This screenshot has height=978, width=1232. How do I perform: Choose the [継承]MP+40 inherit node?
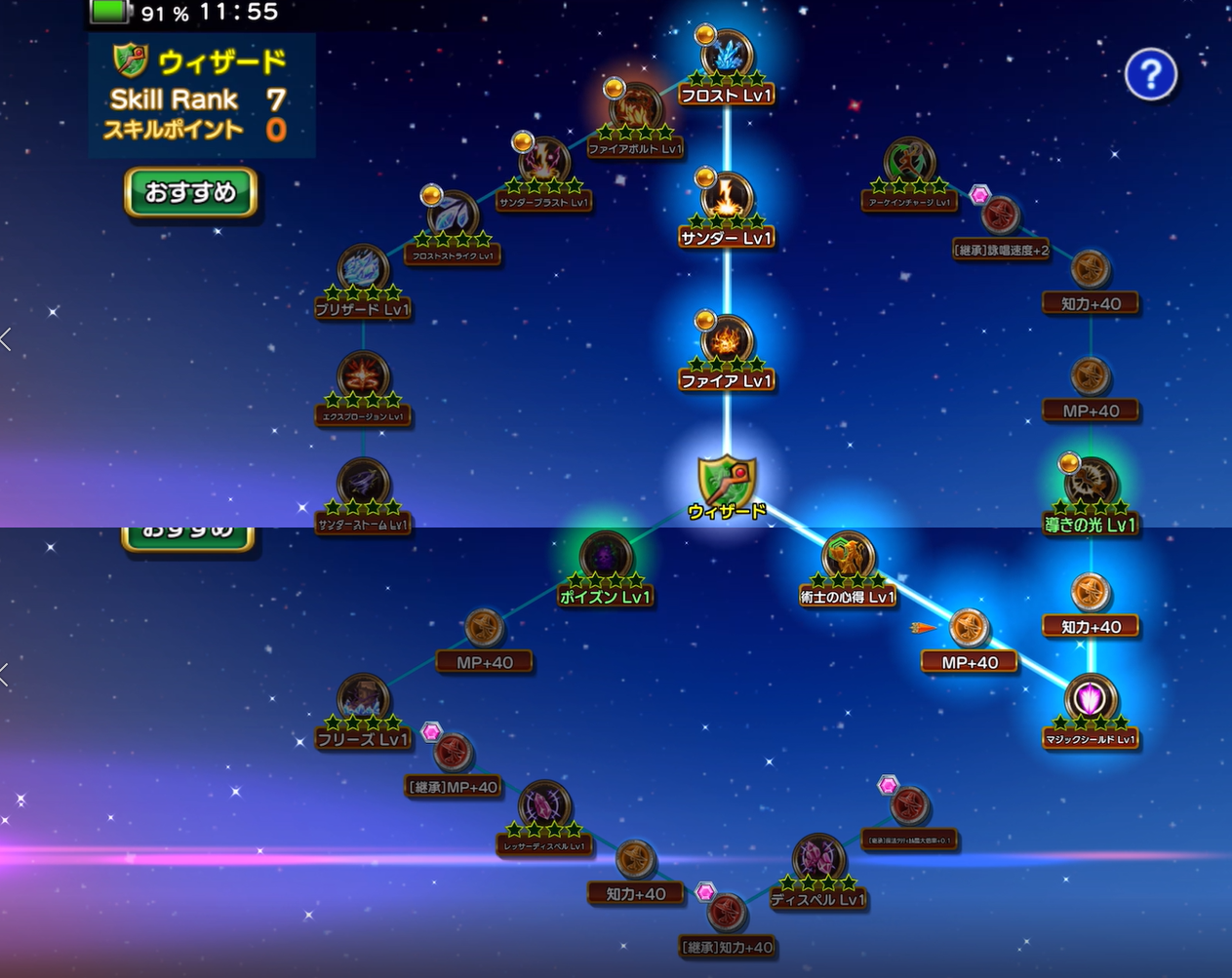click(x=454, y=754)
